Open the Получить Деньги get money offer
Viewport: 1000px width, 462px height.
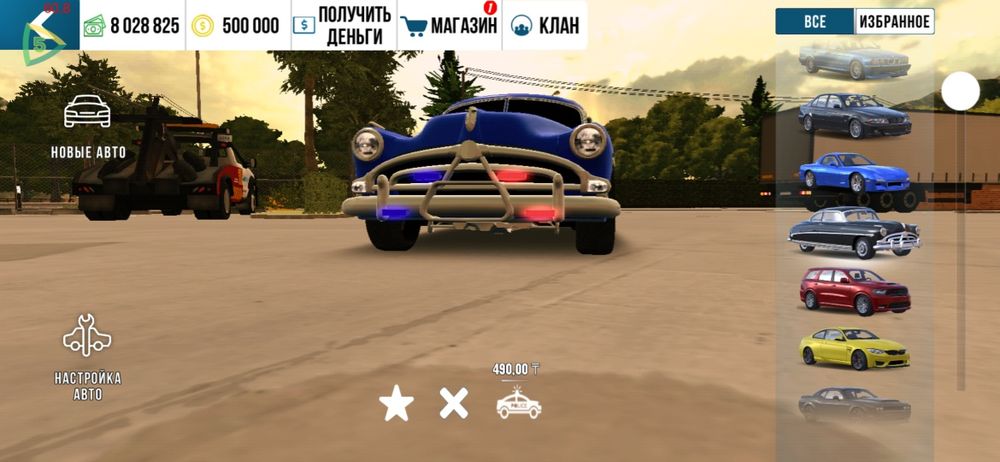pos(342,25)
